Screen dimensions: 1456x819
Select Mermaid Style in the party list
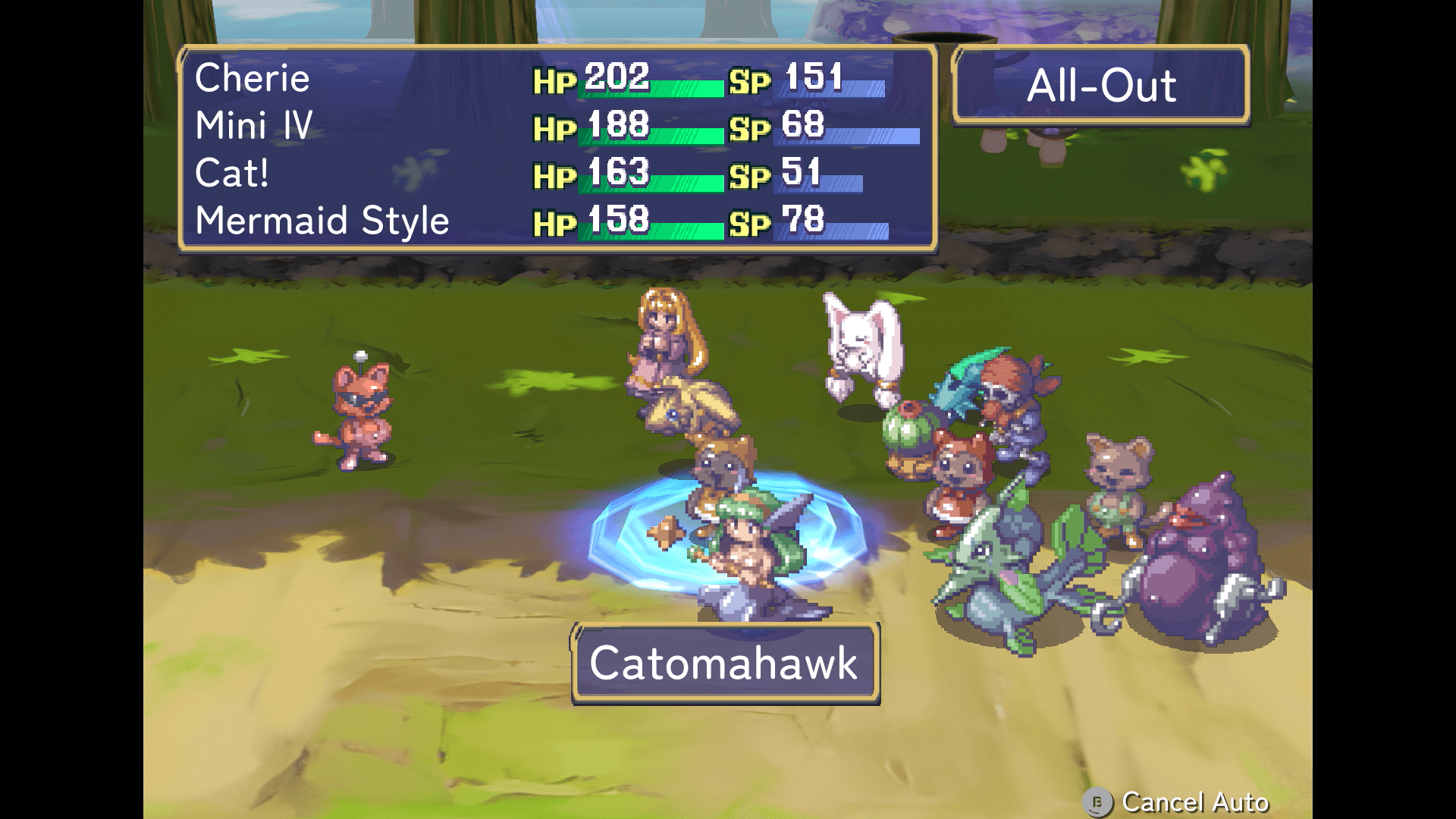coord(322,221)
